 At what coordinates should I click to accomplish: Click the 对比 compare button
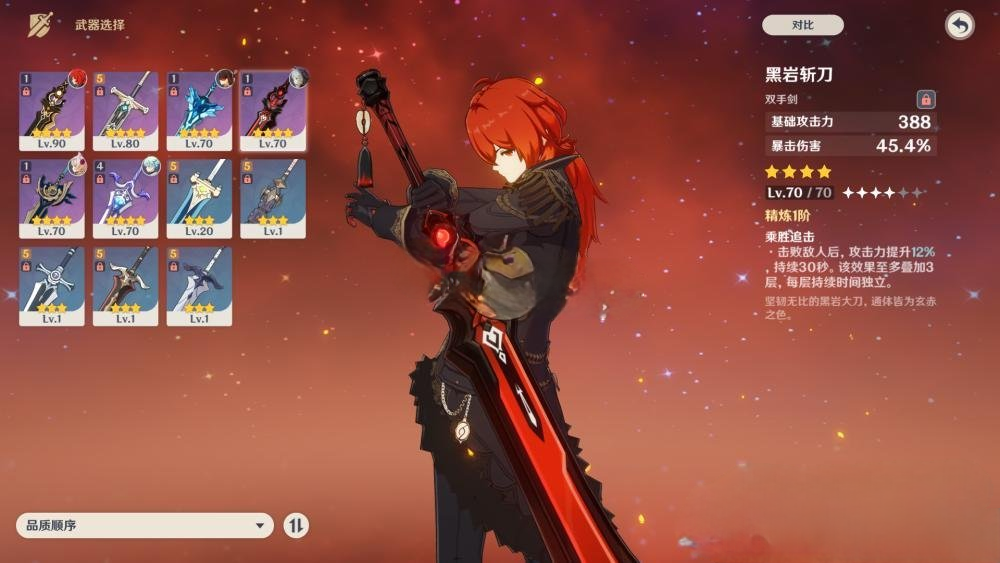(802, 25)
